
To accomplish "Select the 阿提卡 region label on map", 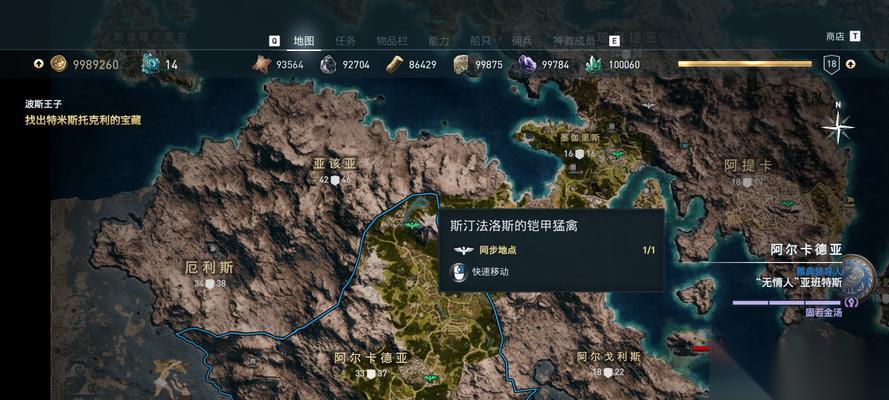I will (x=746, y=166).
